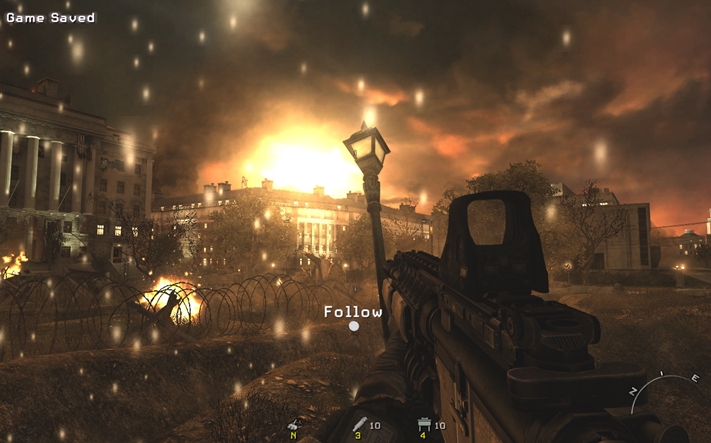Choose the flare item in slot 3
711x443 pixels.
coord(359,425)
